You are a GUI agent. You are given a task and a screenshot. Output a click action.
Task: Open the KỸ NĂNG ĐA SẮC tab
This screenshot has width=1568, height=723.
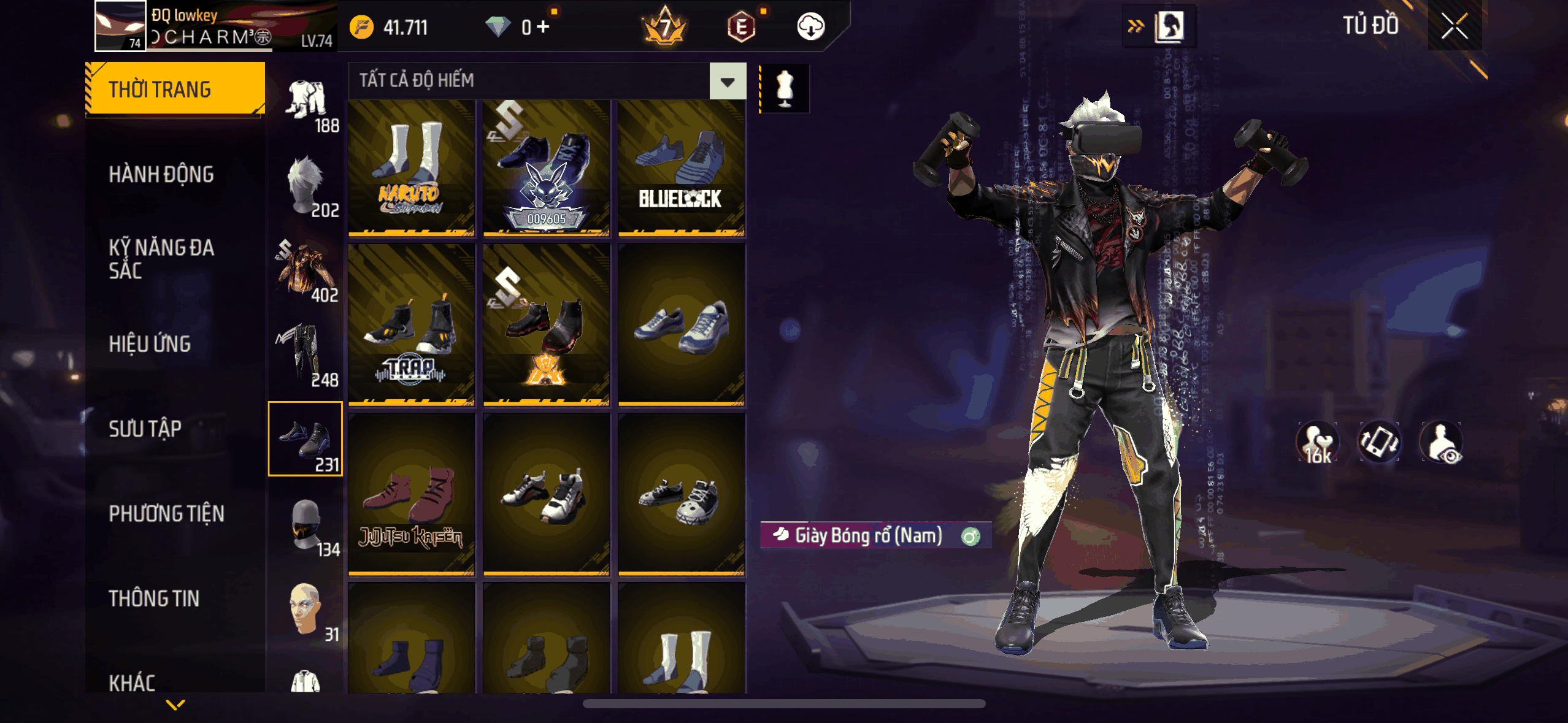click(x=161, y=259)
